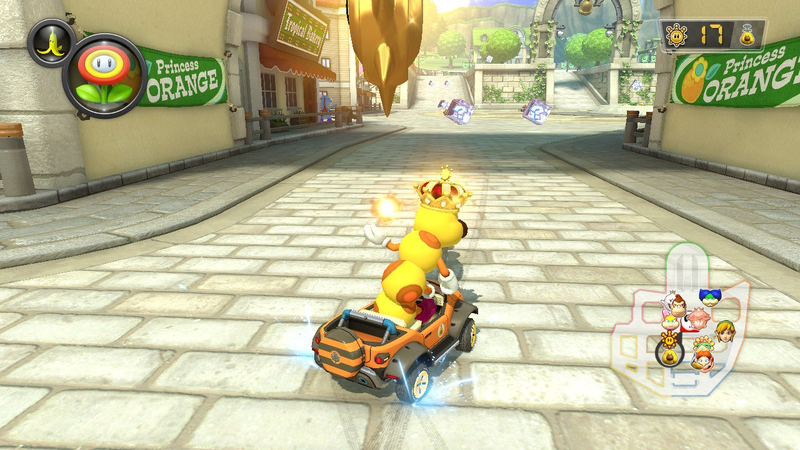Click the blue-shelled Ludwig icon on minimap
This screenshot has width=800, height=450.
709,297
